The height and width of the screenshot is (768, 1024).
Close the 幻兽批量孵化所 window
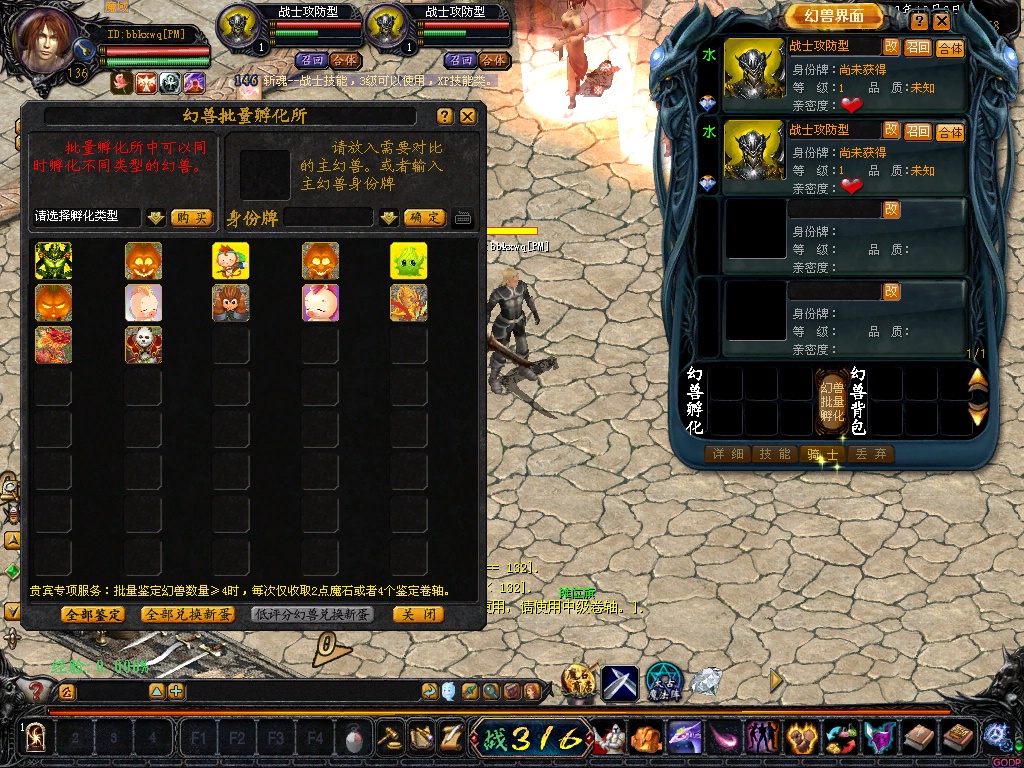click(467, 116)
